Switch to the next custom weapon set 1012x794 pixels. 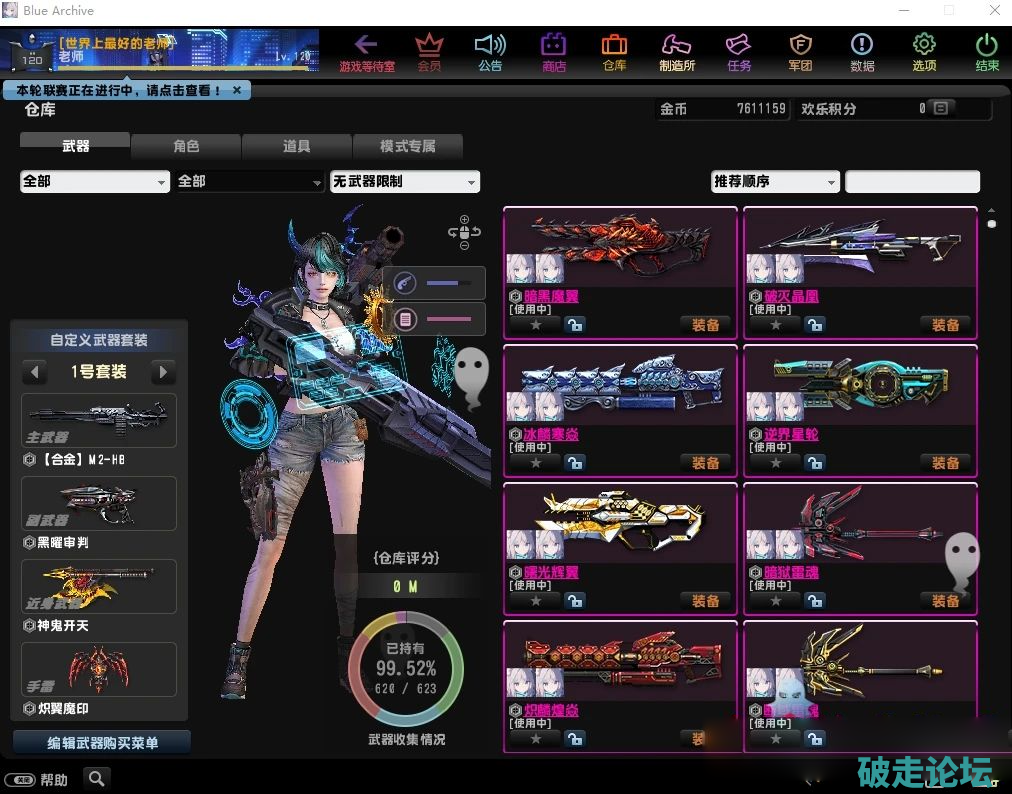[x=162, y=372]
